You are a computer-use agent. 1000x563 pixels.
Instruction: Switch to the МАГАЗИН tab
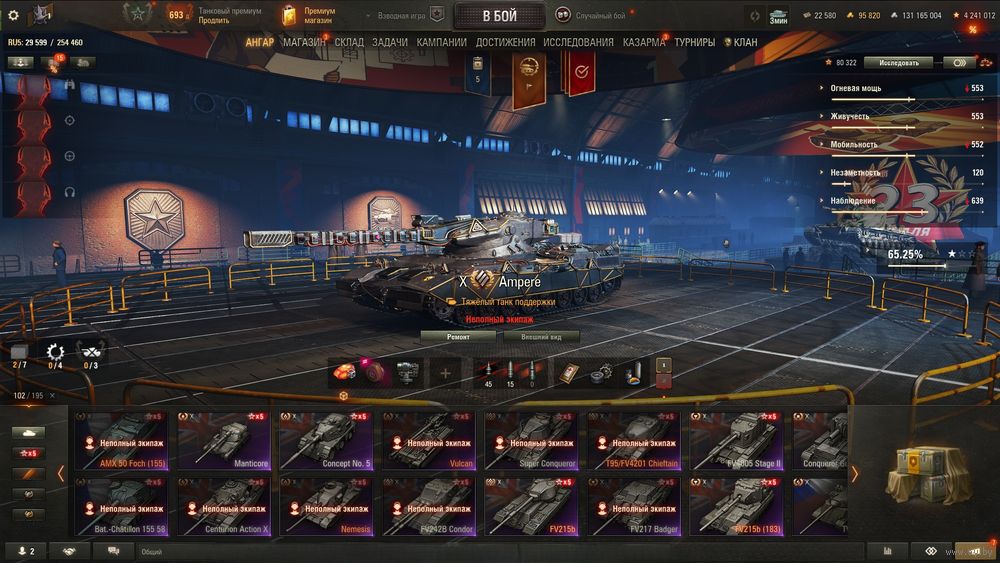coord(303,43)
